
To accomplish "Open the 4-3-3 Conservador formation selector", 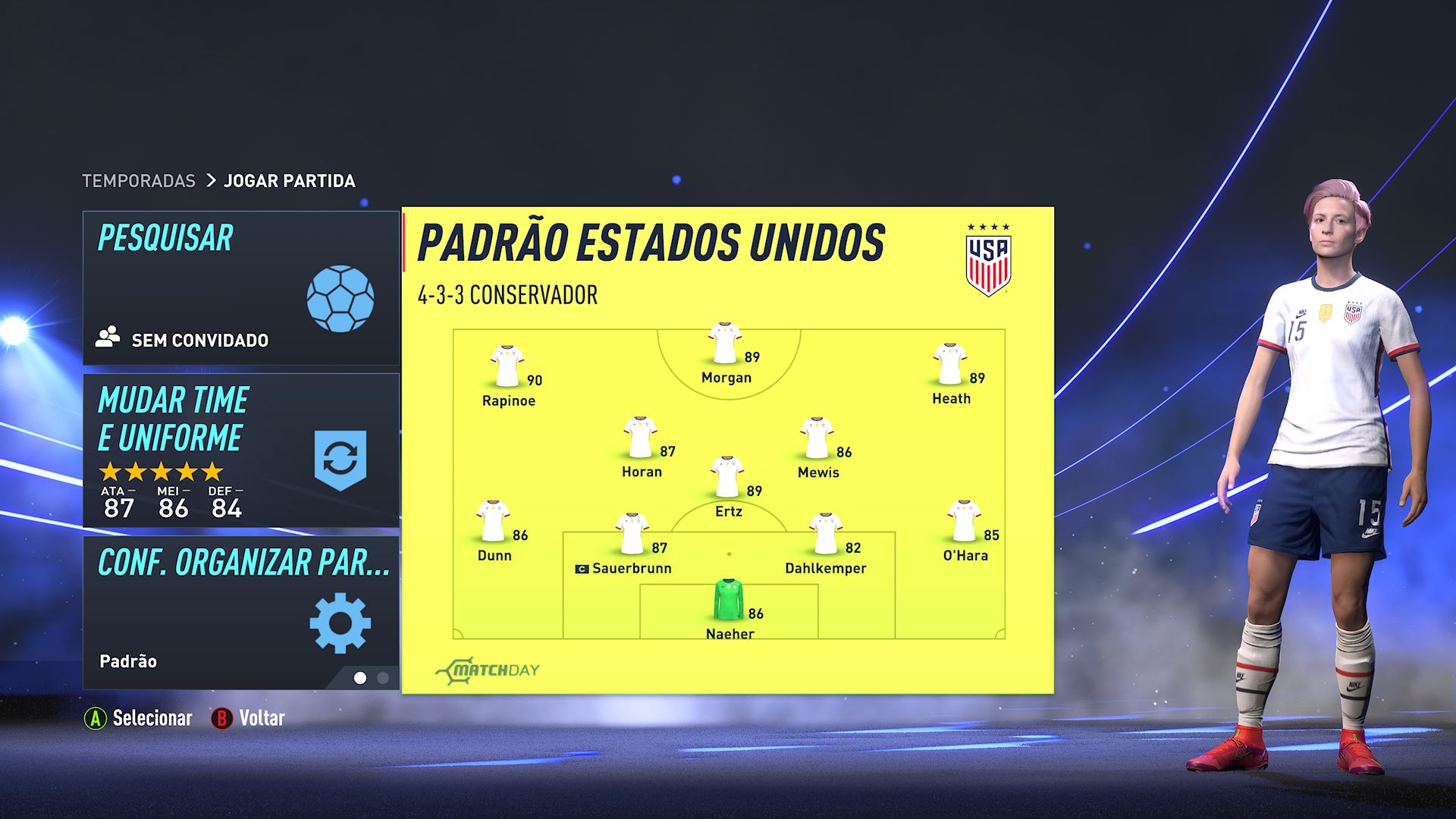I will [x=507, y=296].
